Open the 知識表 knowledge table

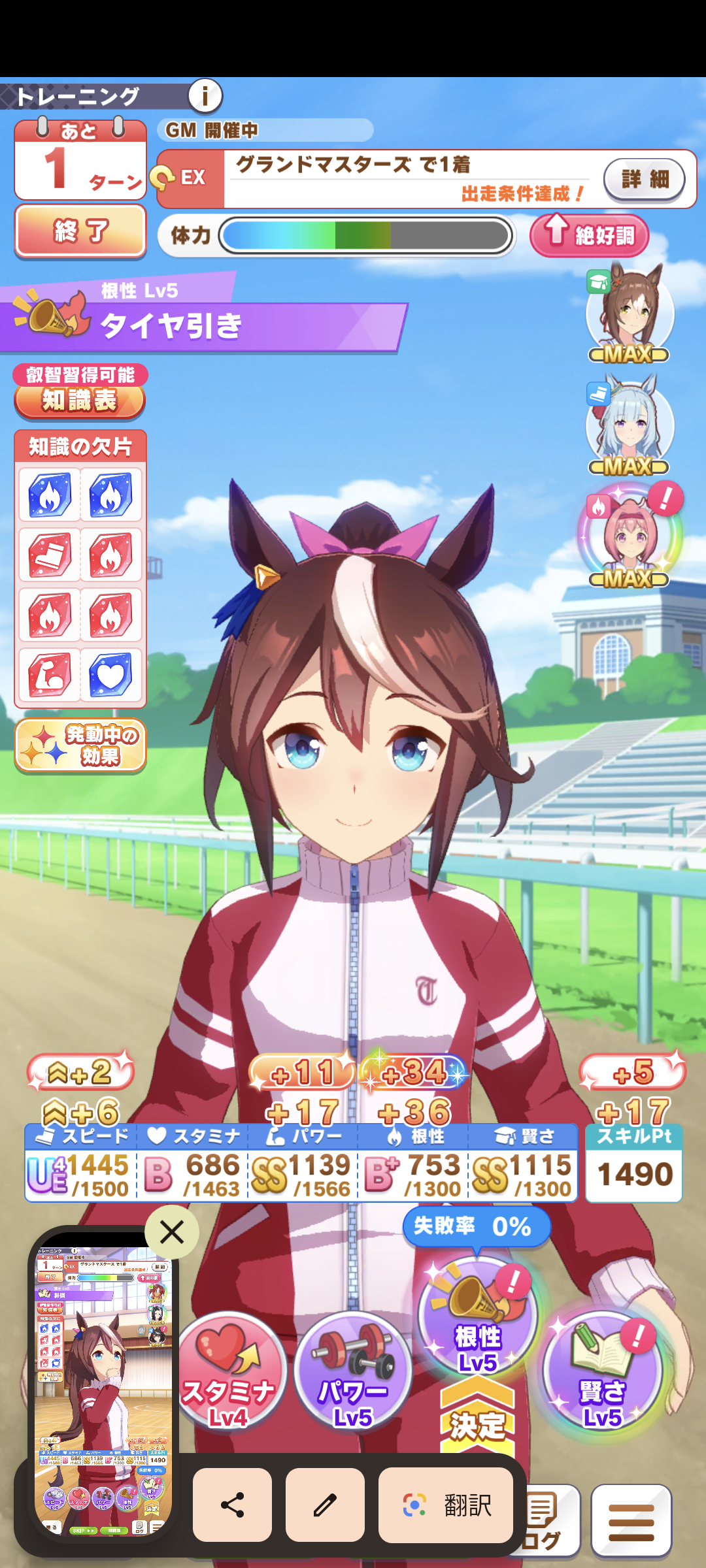pyautogui.click(x=79, y=399)
